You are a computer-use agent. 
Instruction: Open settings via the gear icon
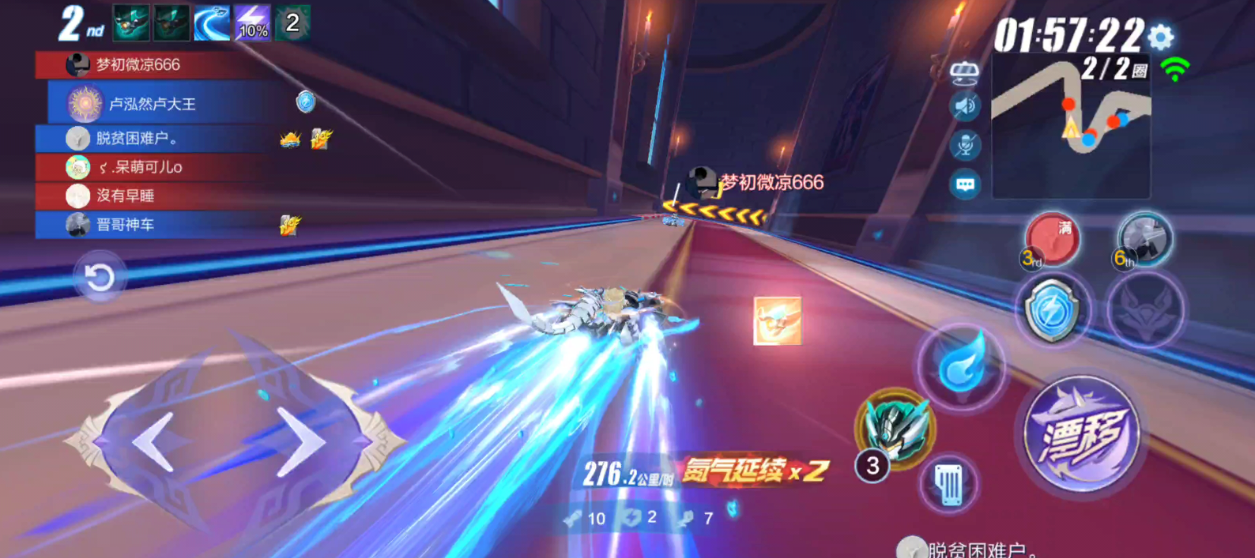1160,38
